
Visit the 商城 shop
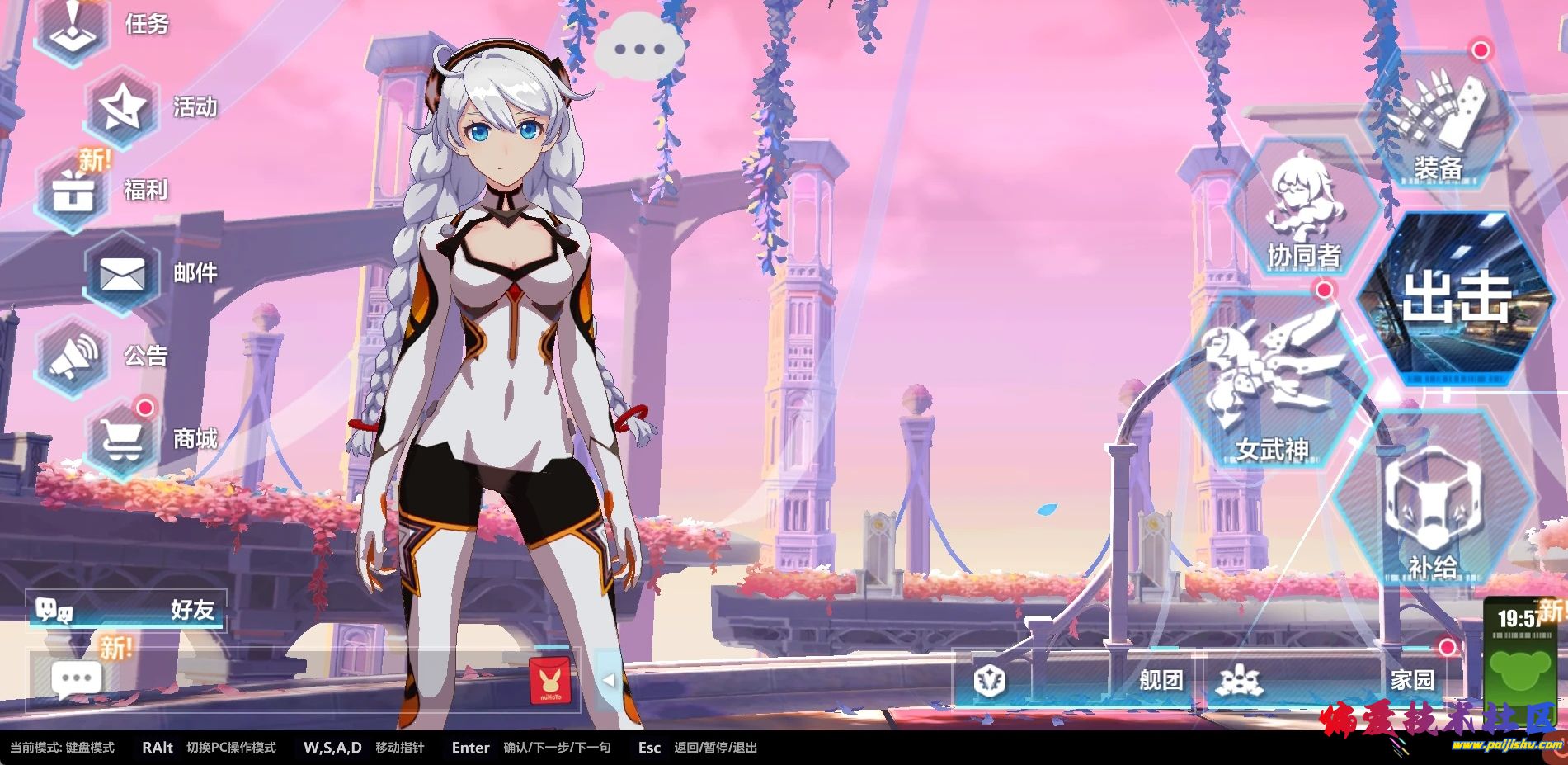click(123, 438)
